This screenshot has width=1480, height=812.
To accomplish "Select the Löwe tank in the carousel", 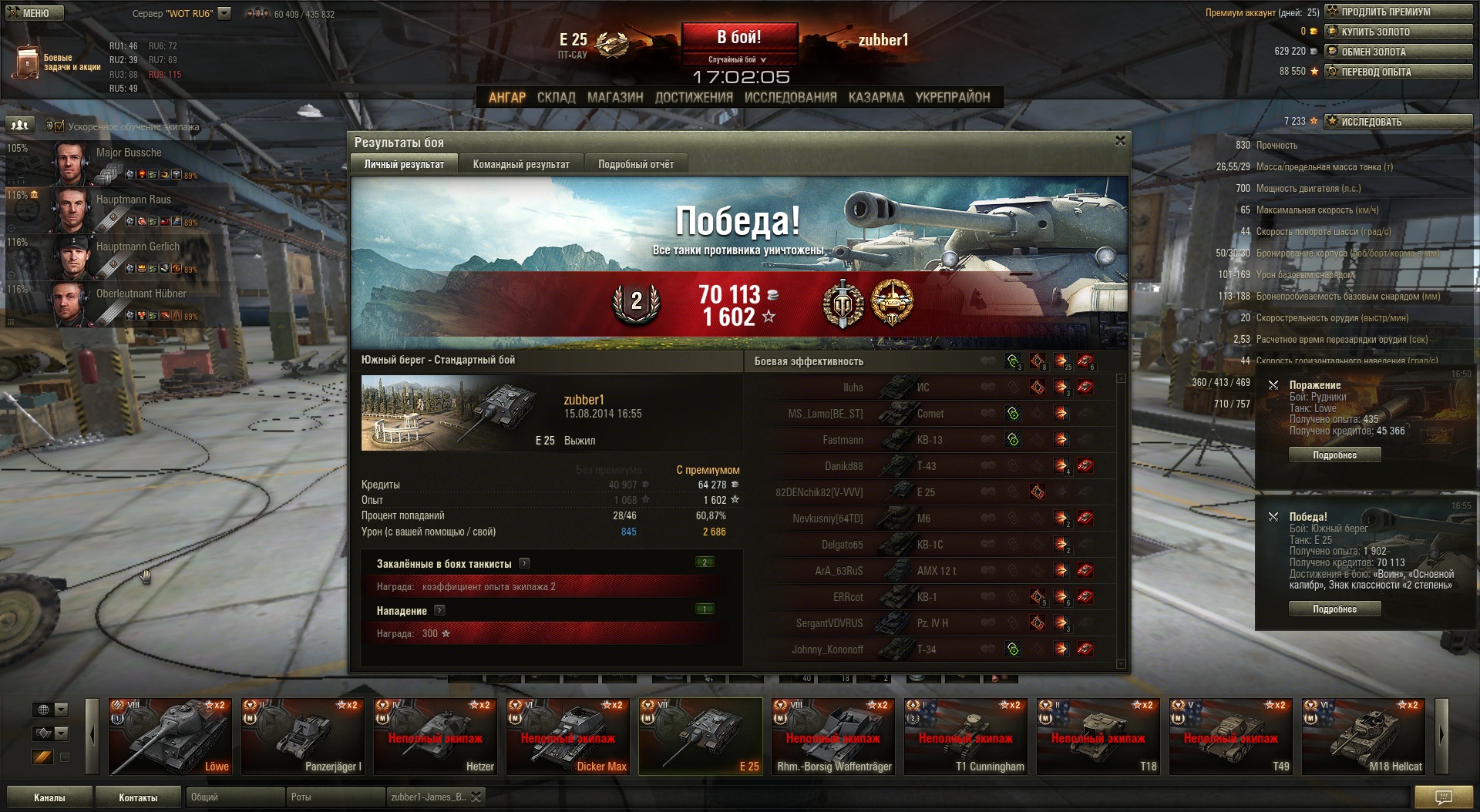I will click(170, 736).
